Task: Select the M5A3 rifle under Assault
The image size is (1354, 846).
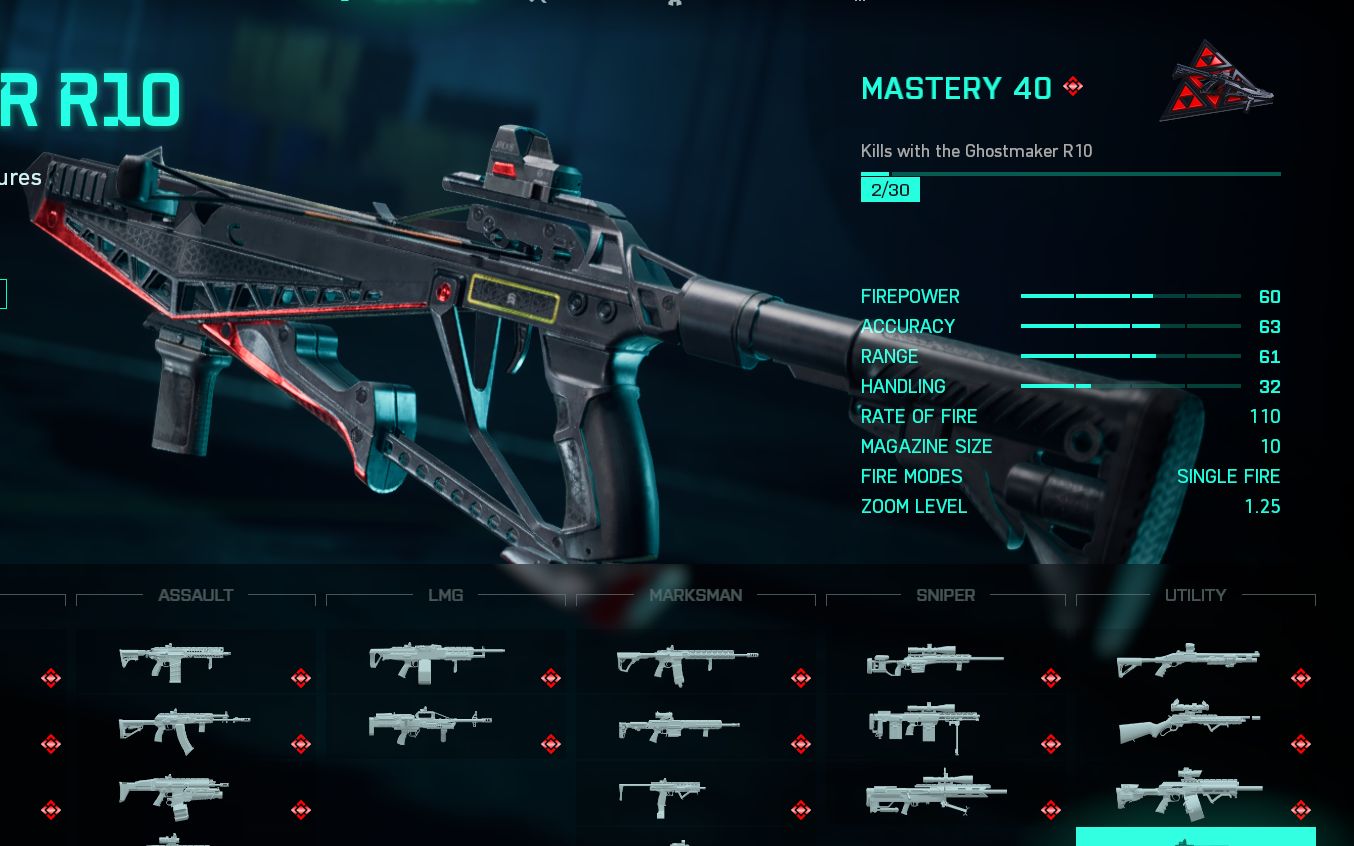Action: (x=176, y=662)
